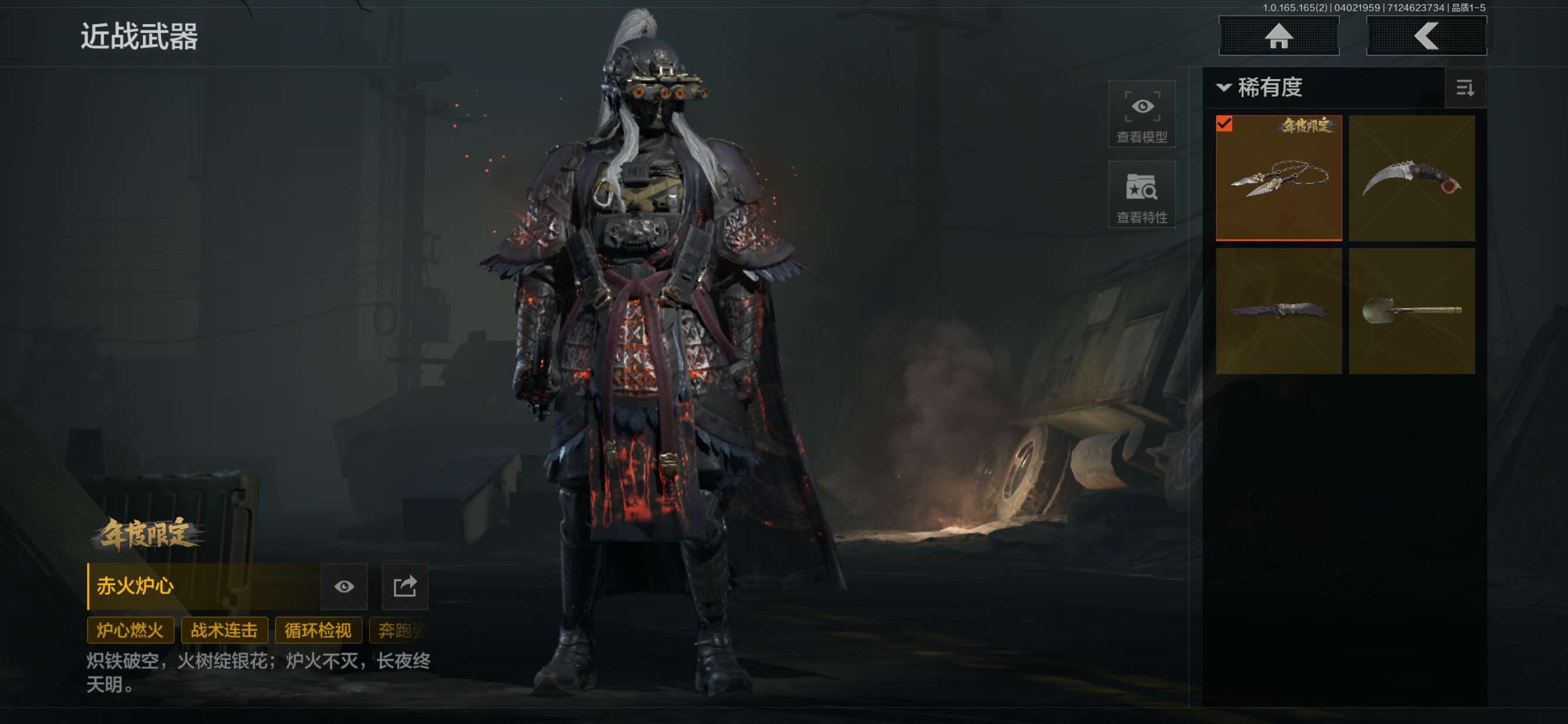
Task: Toggle the sort order icon
Action: (1464, 88)
